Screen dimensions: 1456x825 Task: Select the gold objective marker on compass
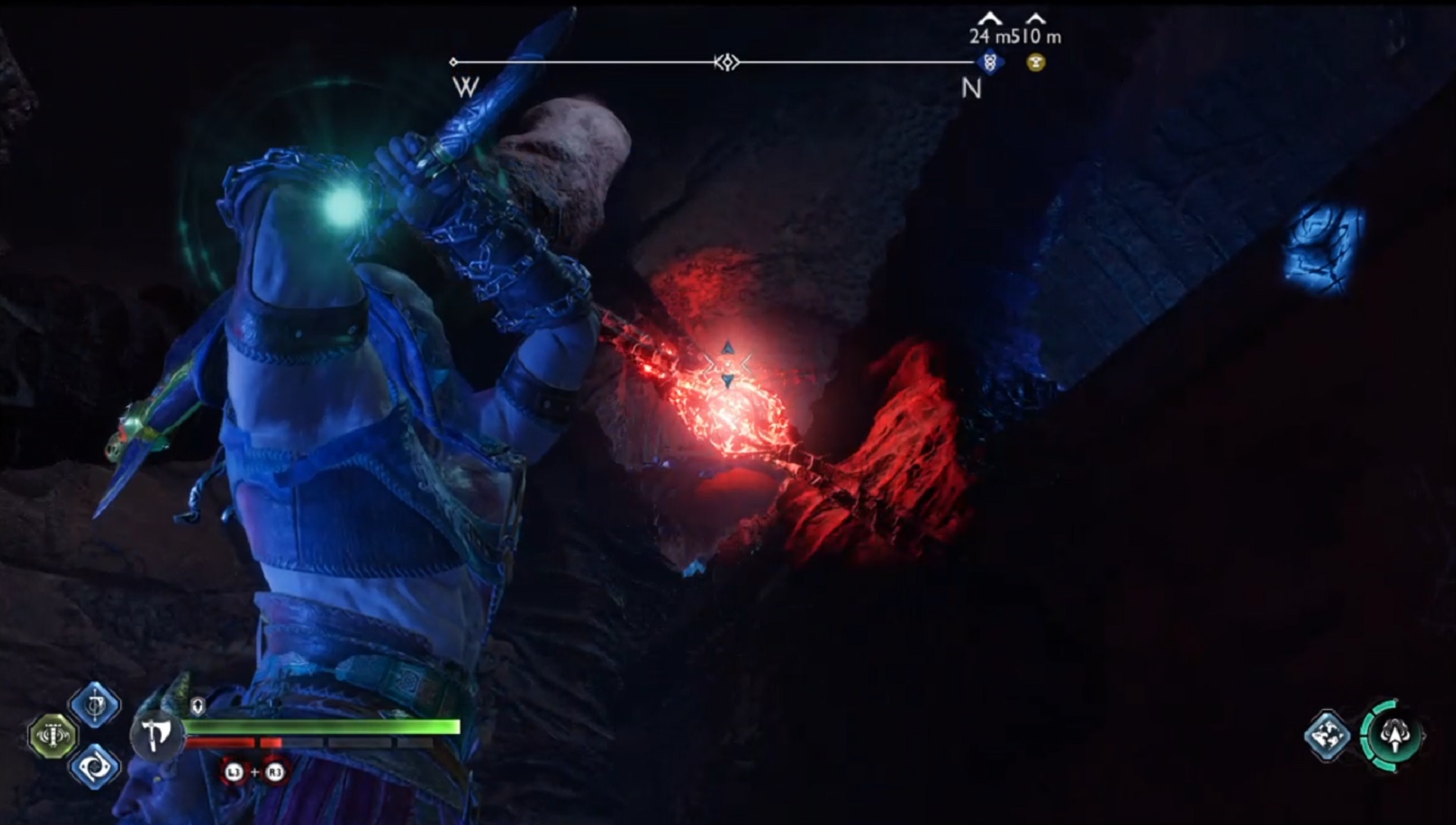click(1036, 62)
